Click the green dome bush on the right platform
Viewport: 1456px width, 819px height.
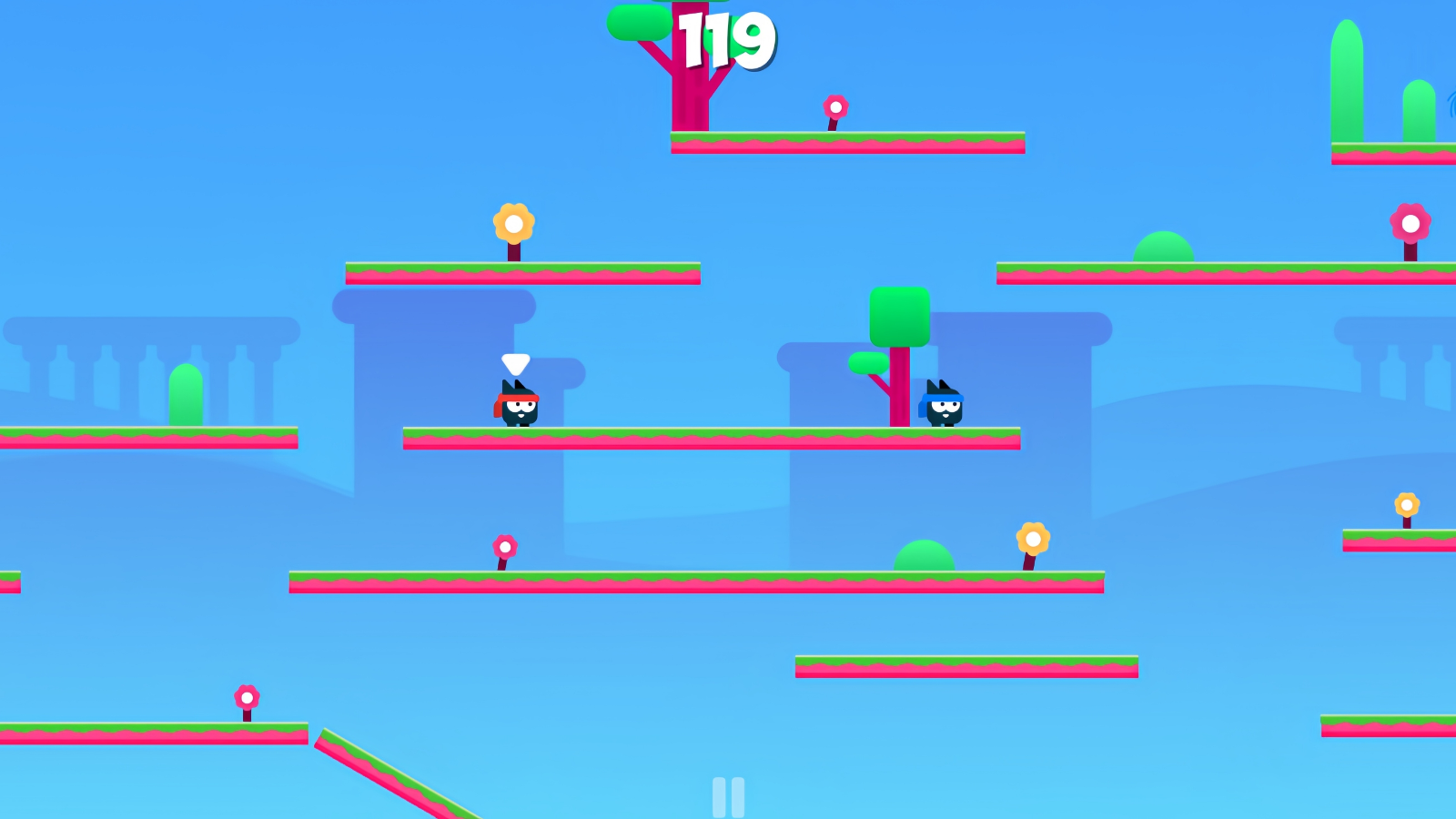[1165, 250]
